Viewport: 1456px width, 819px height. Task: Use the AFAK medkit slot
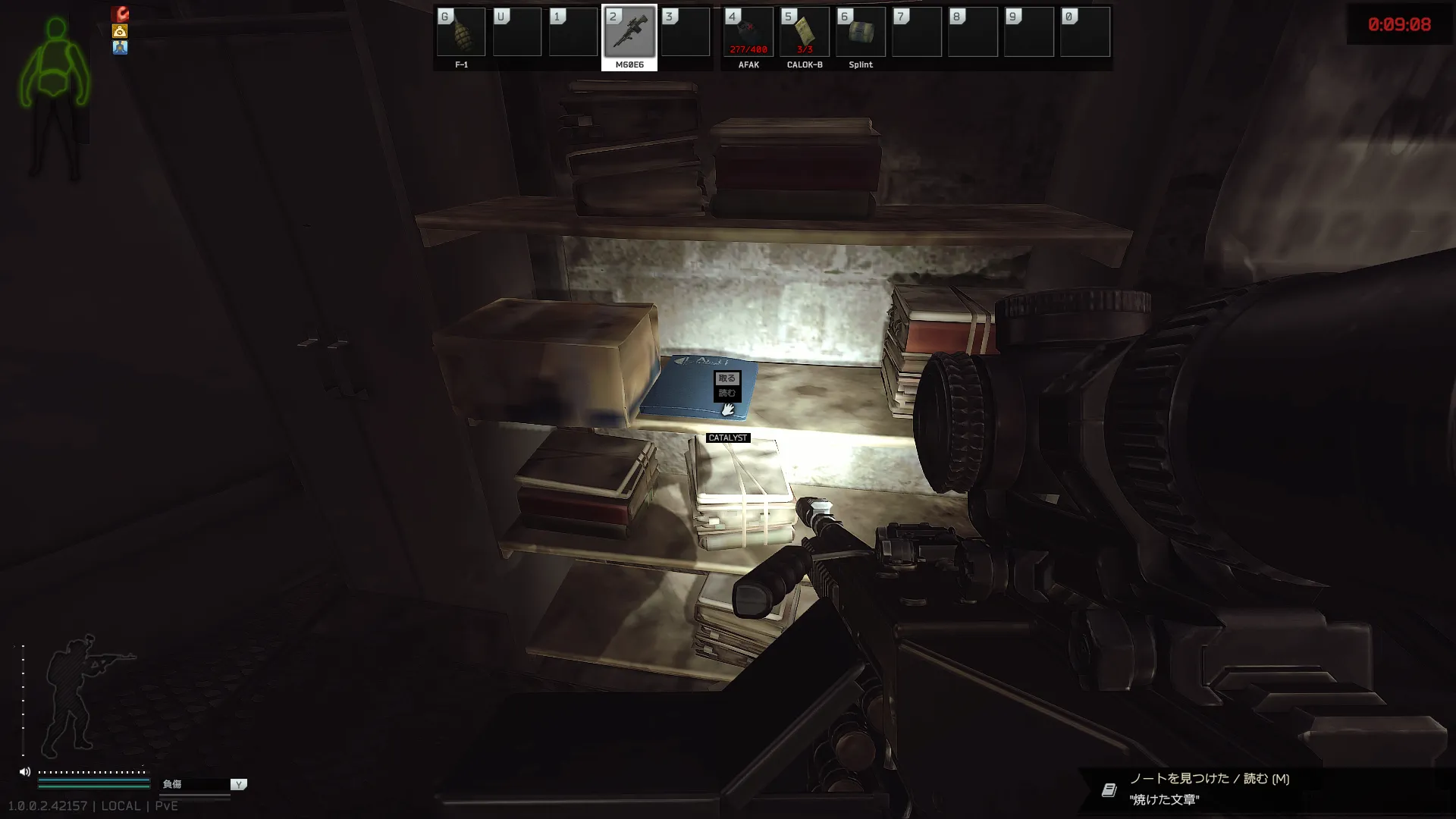748,33
